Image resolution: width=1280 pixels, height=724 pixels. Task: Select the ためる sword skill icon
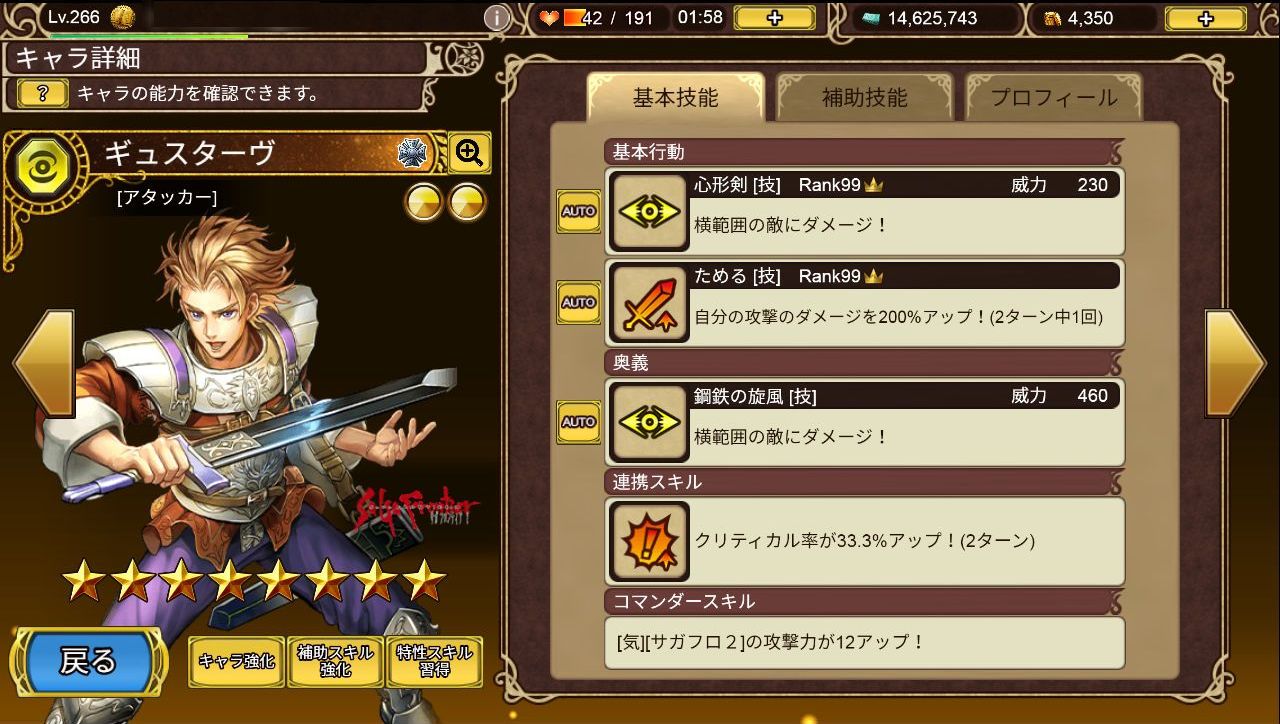pos(650,303)
